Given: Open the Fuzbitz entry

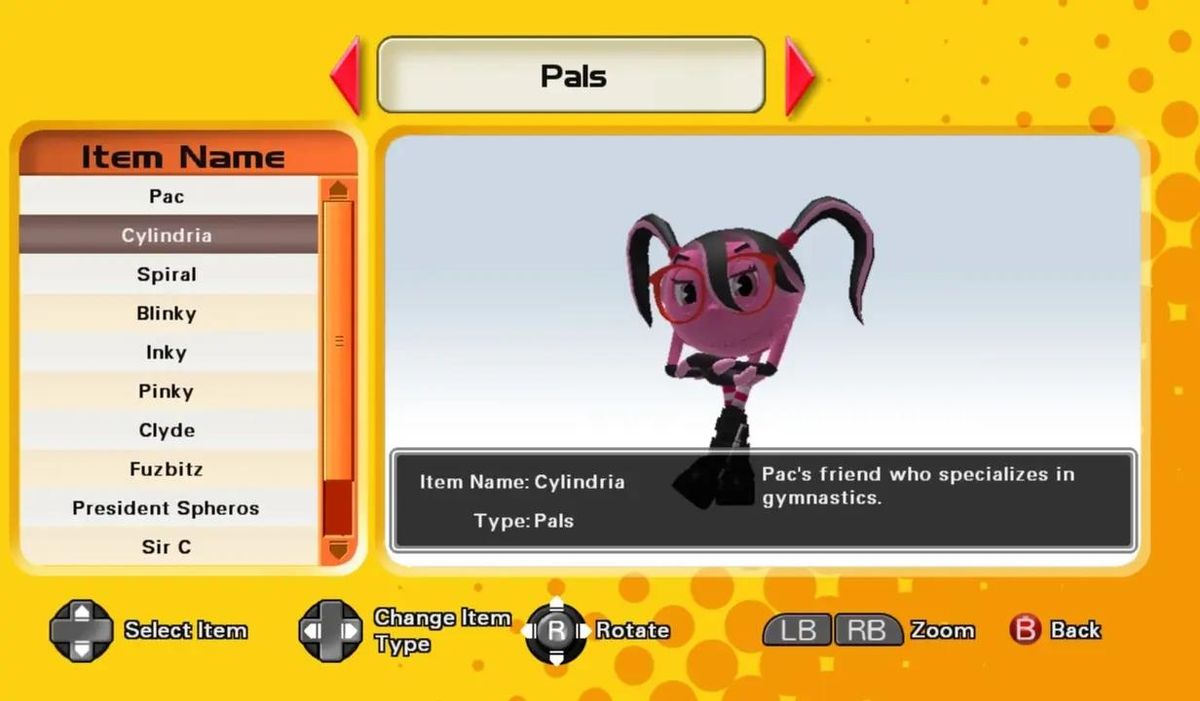Looking at the screenshot, I should 167,469.
